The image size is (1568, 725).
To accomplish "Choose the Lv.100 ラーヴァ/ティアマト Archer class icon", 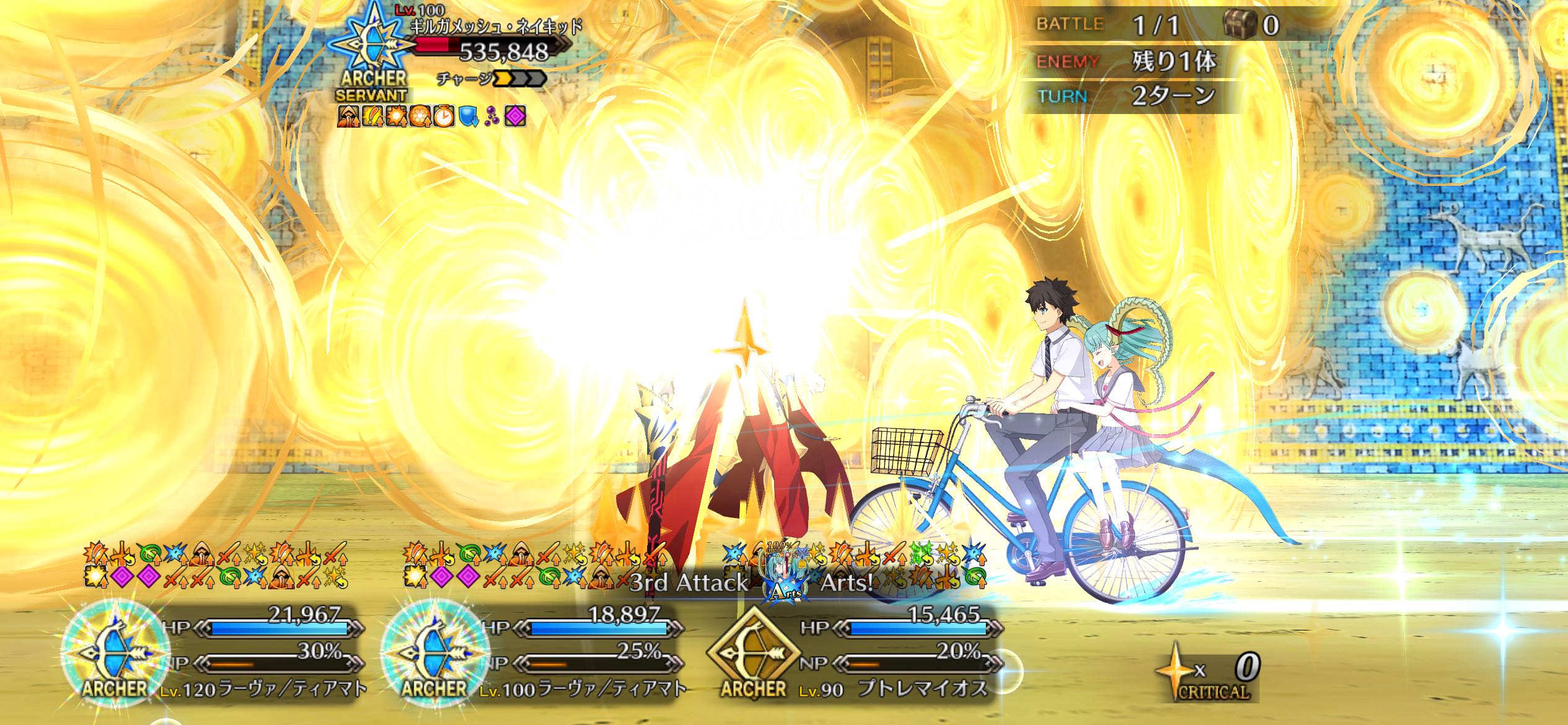I will (x=435, y=652).
